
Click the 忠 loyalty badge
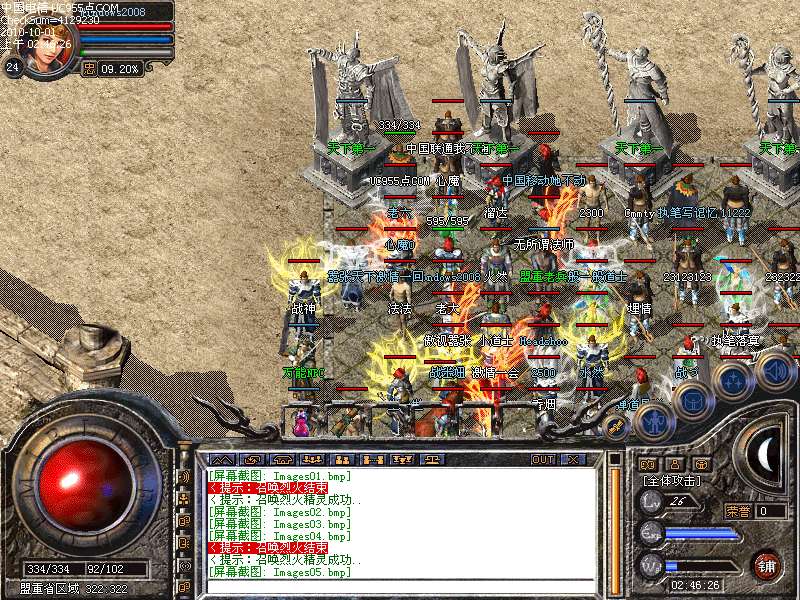point(89,69)
